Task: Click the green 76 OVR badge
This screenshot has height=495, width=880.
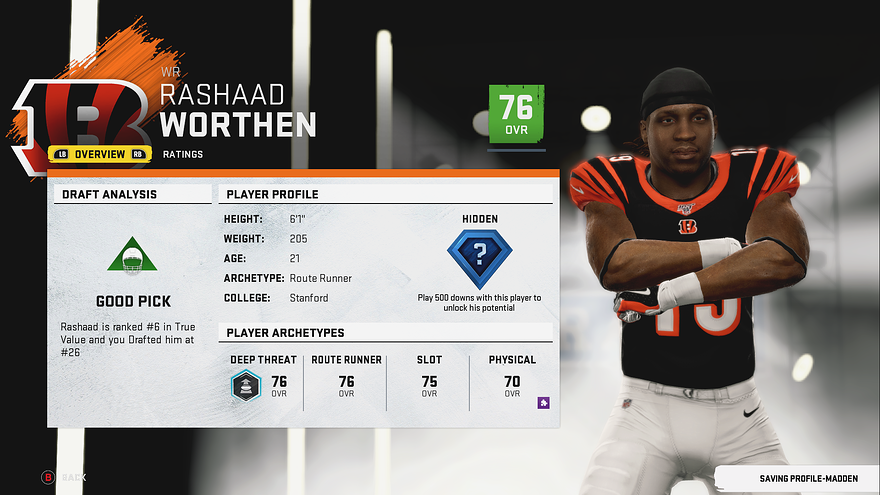Action: pyautogui.click(x=516, y=112)
